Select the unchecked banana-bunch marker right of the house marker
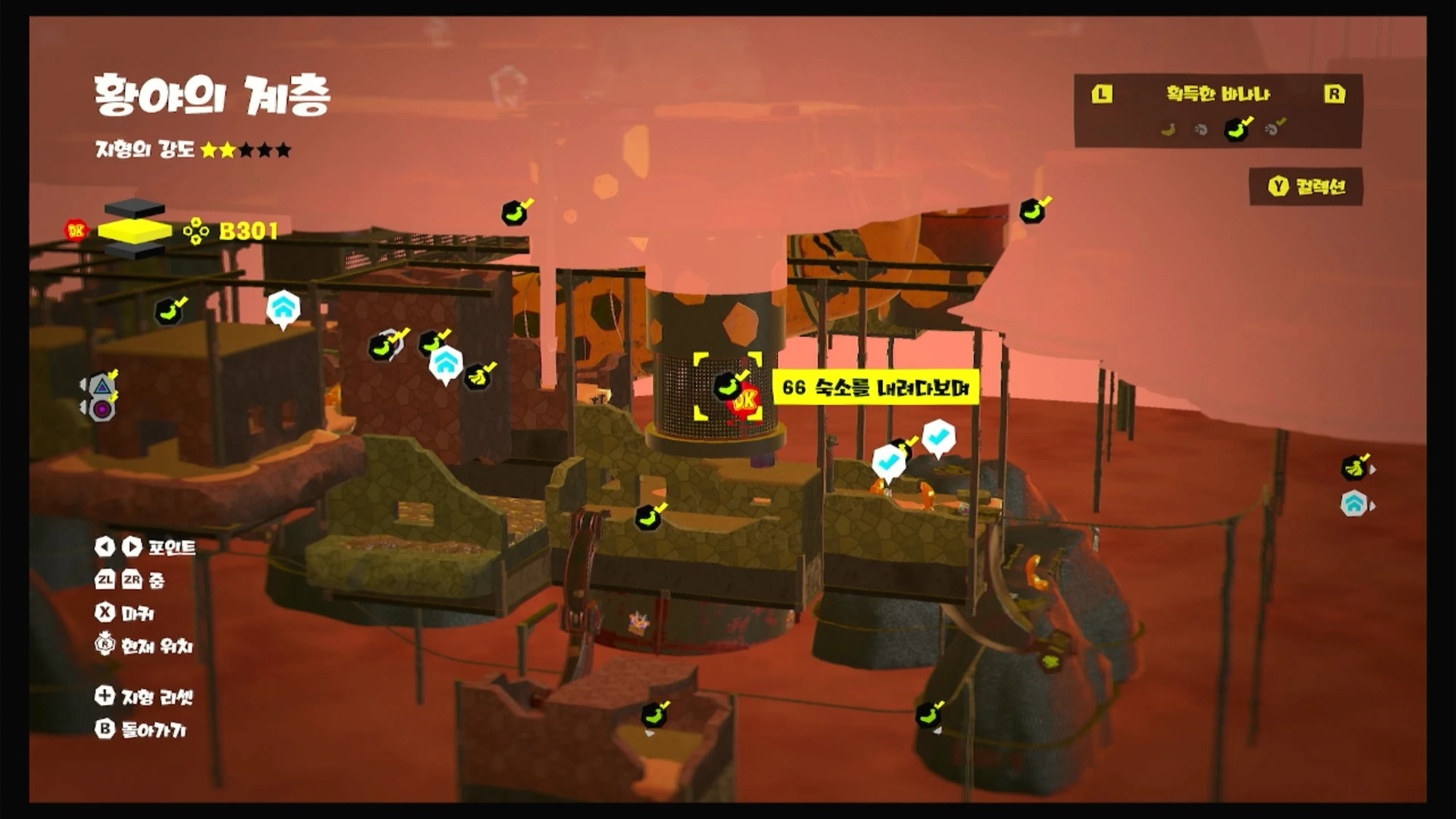This screenshot has height=819, width=1456. (478, 377)
